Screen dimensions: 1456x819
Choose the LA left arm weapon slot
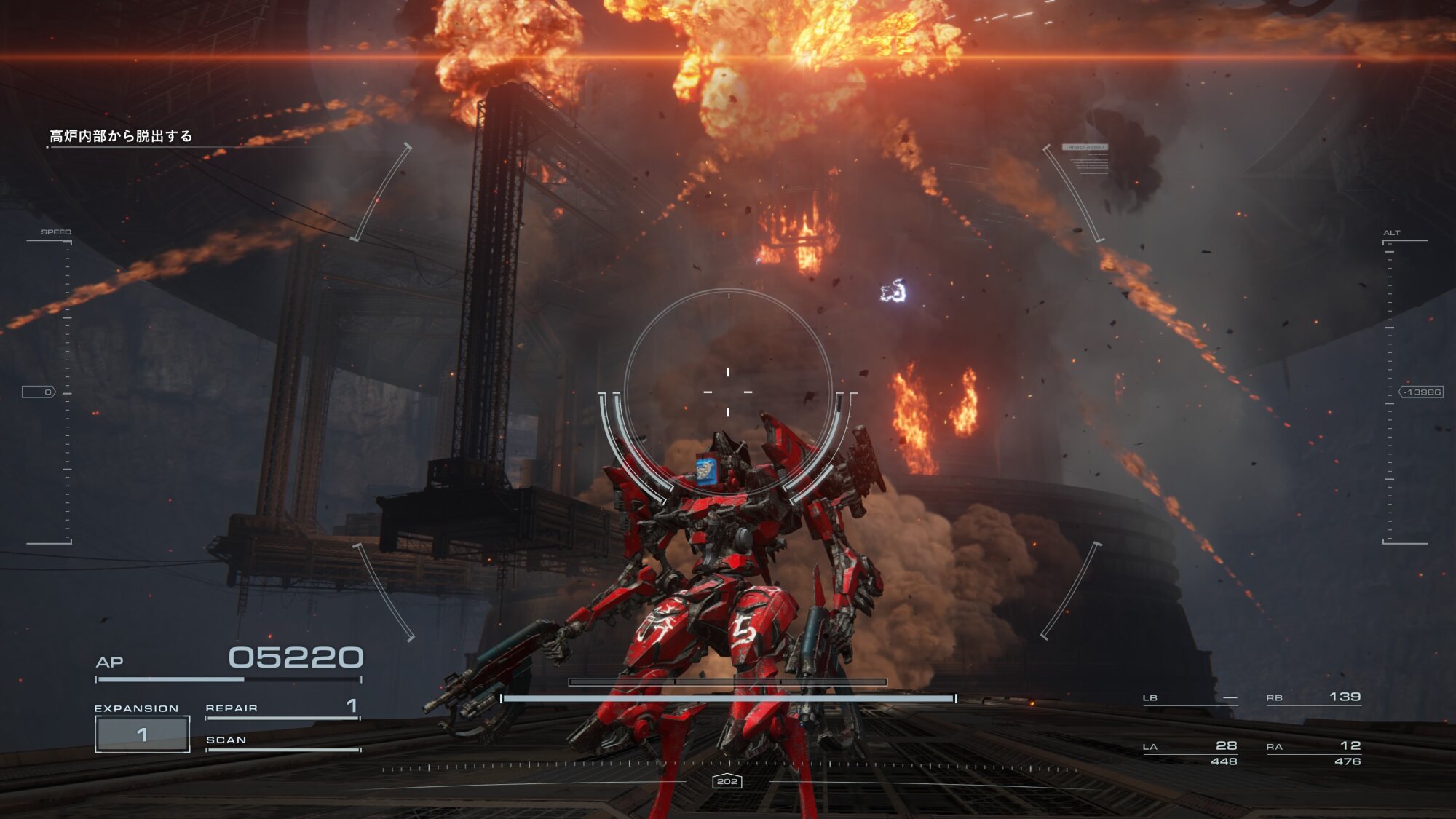pos(1190,752)
